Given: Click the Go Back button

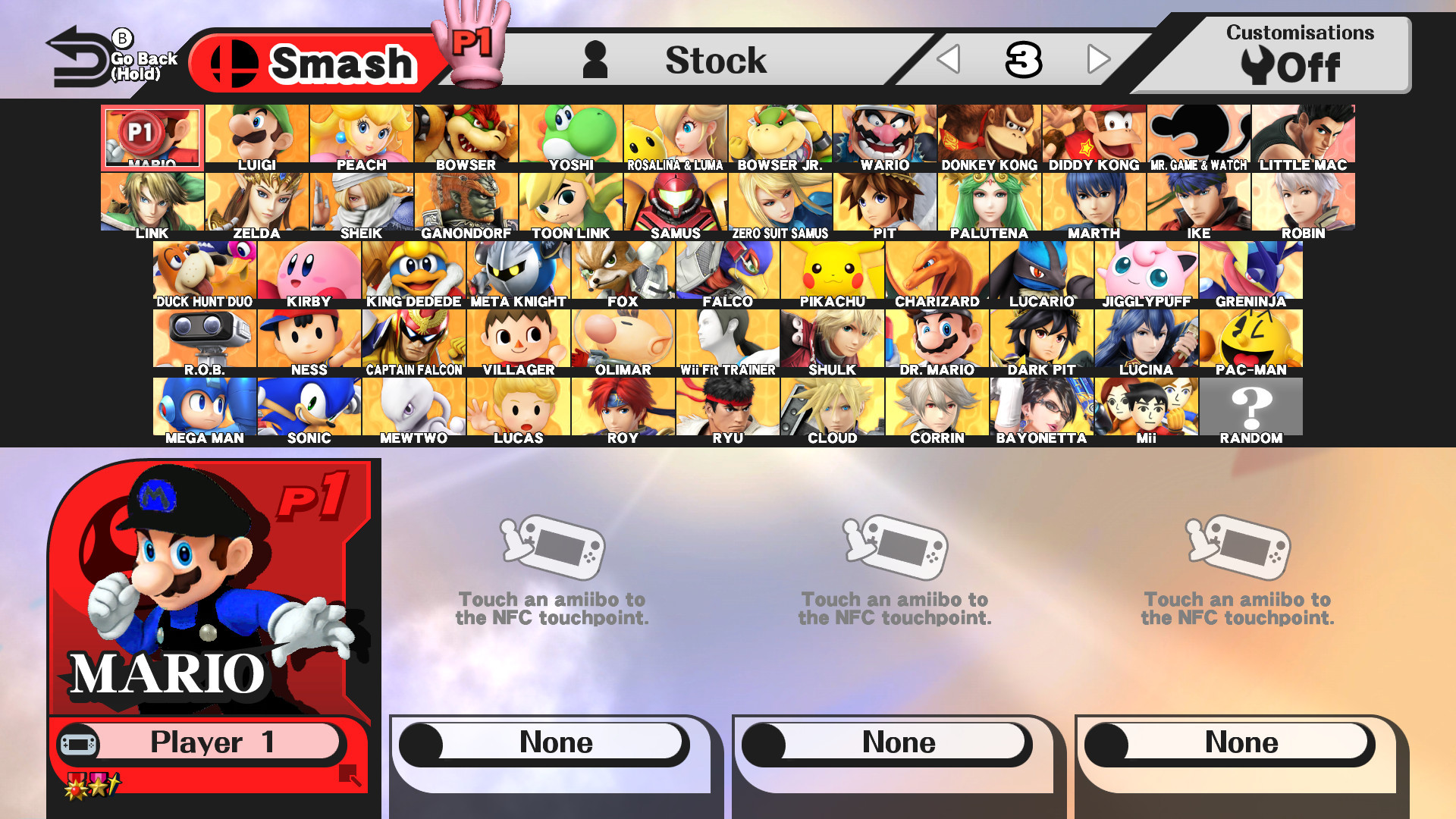Looking at the screenshot, I should [78, 53].
